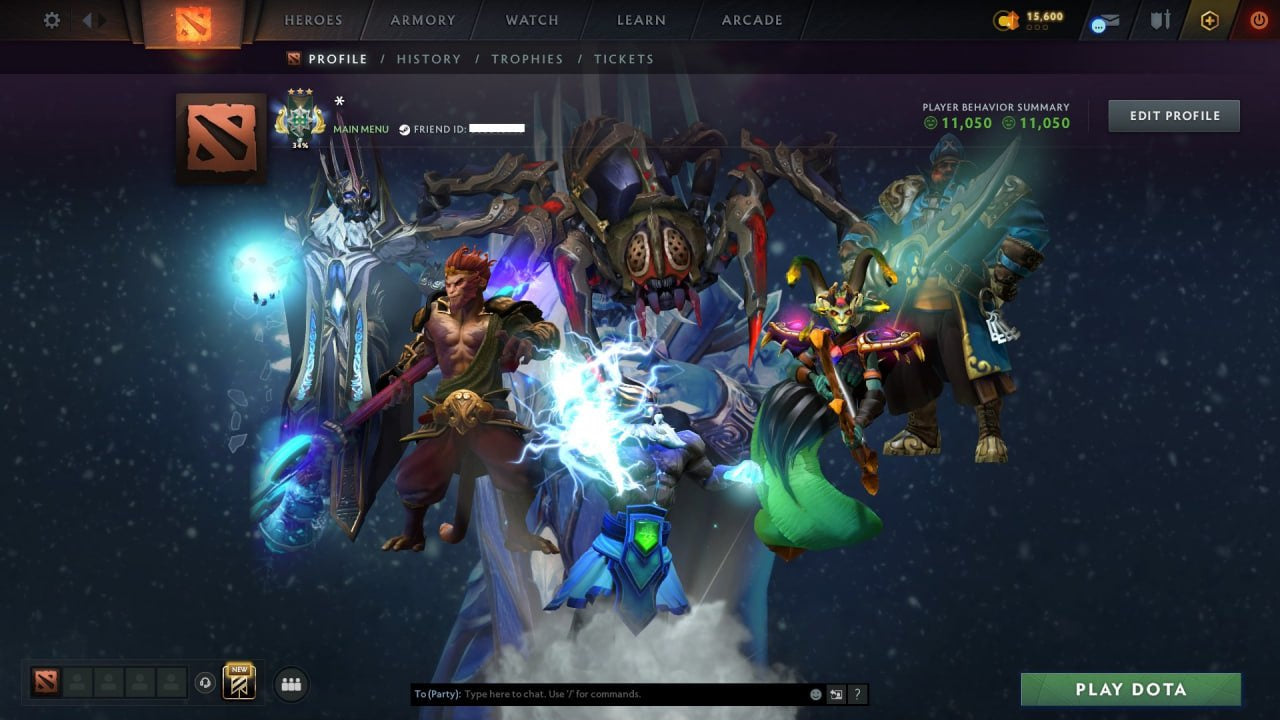Click the screenshot share icon beside chat
1280x720 pixels.
click(836, 693)
